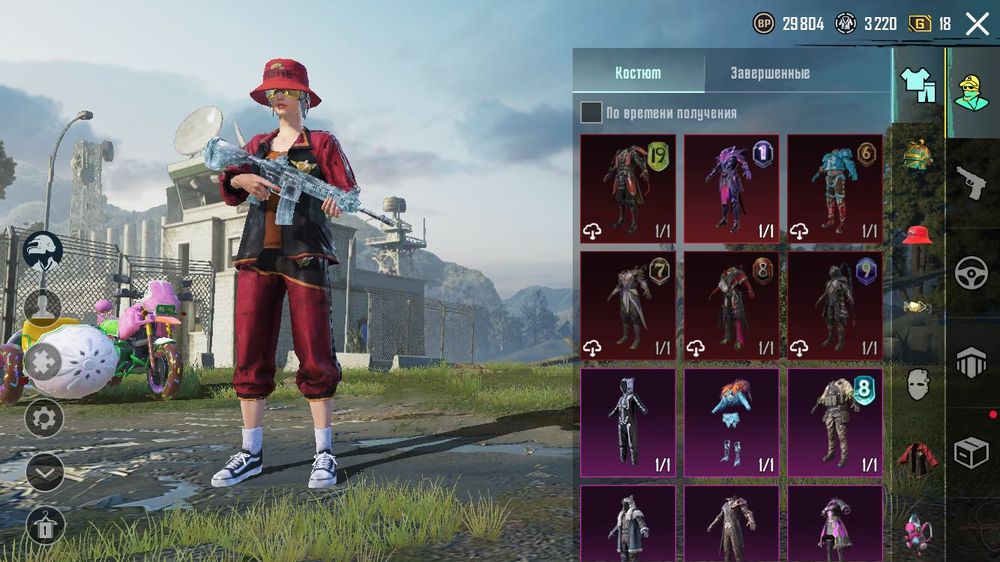Screen dimensions: 1000x562
Task: Select the outfit with green 19 badge
Action: (x=628, y=189)
